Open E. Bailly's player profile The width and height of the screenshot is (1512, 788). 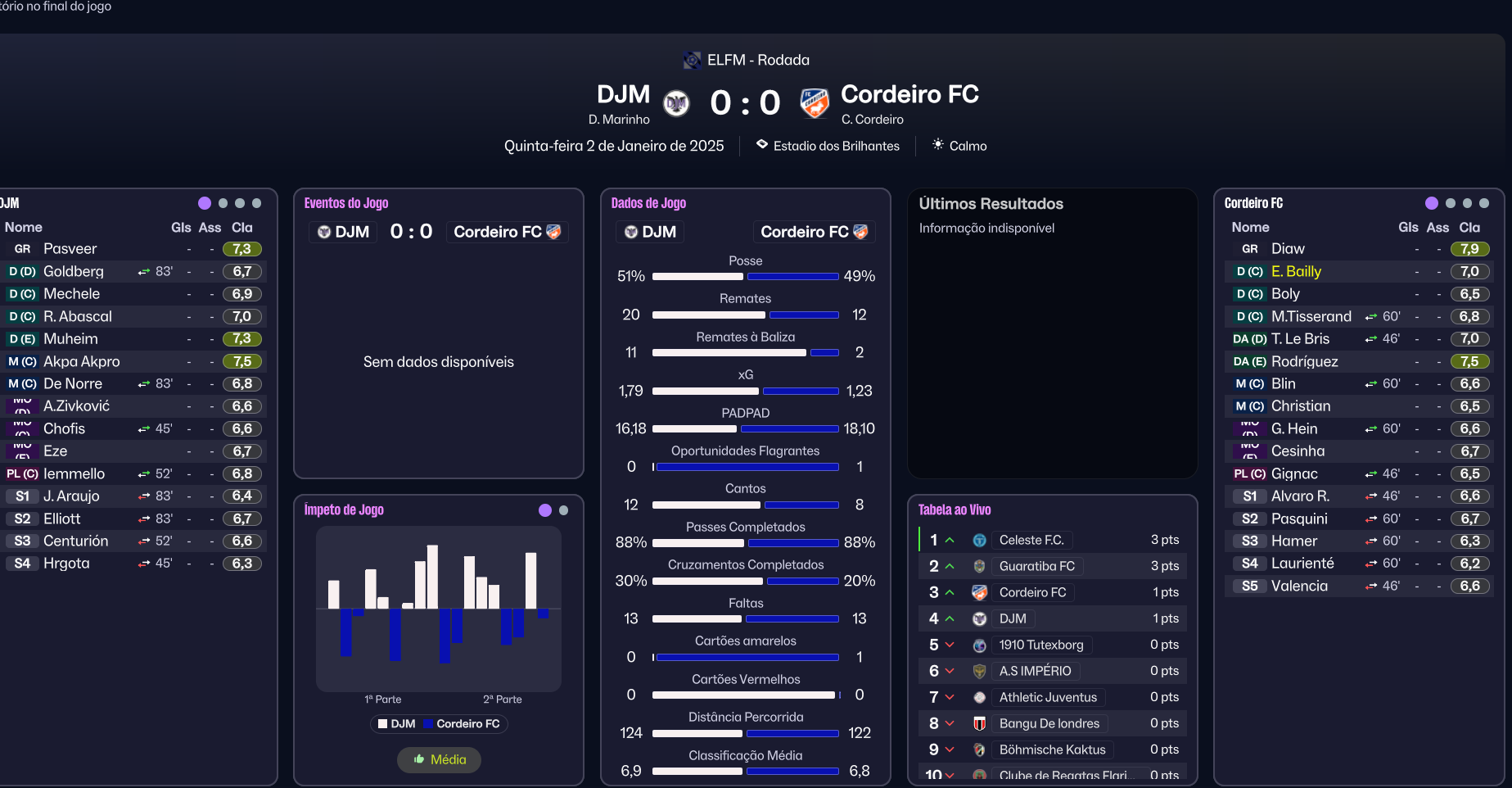point(1296,271)
